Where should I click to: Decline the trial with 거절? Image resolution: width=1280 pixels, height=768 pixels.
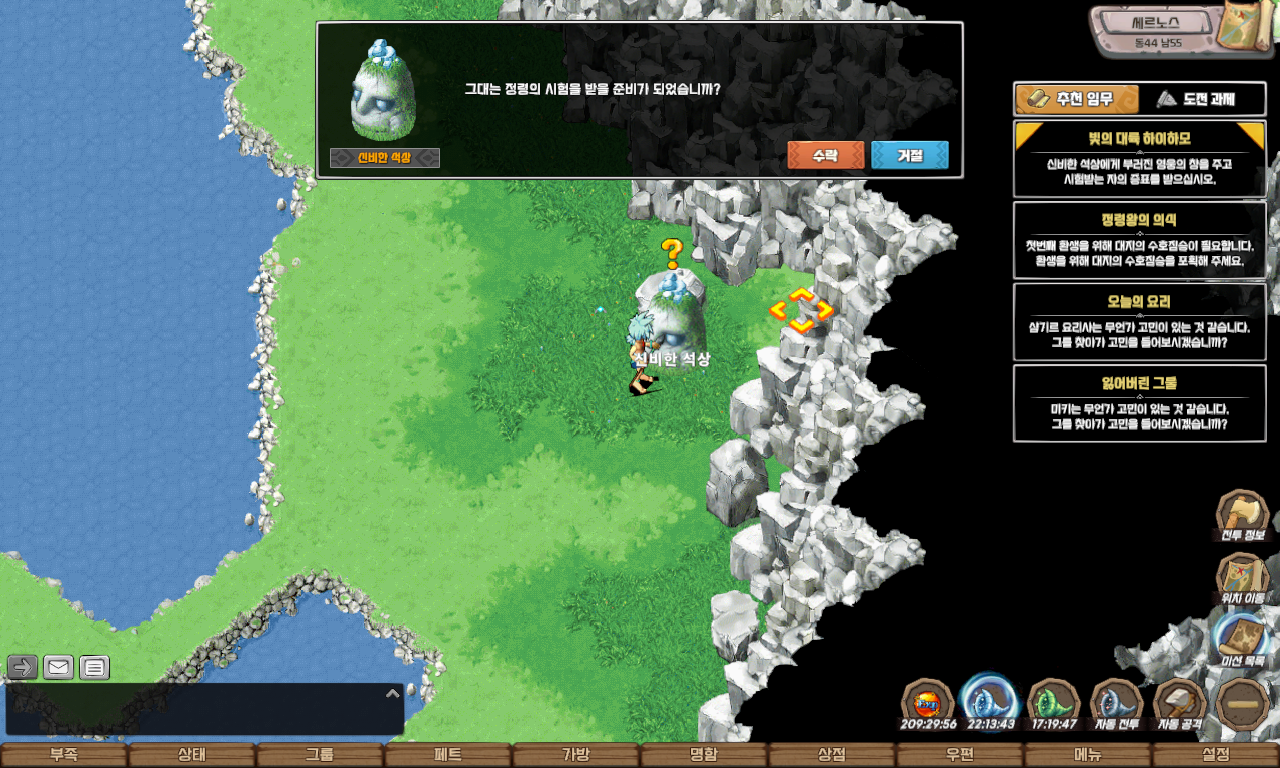pyautogui.click(x=909, y=156)
